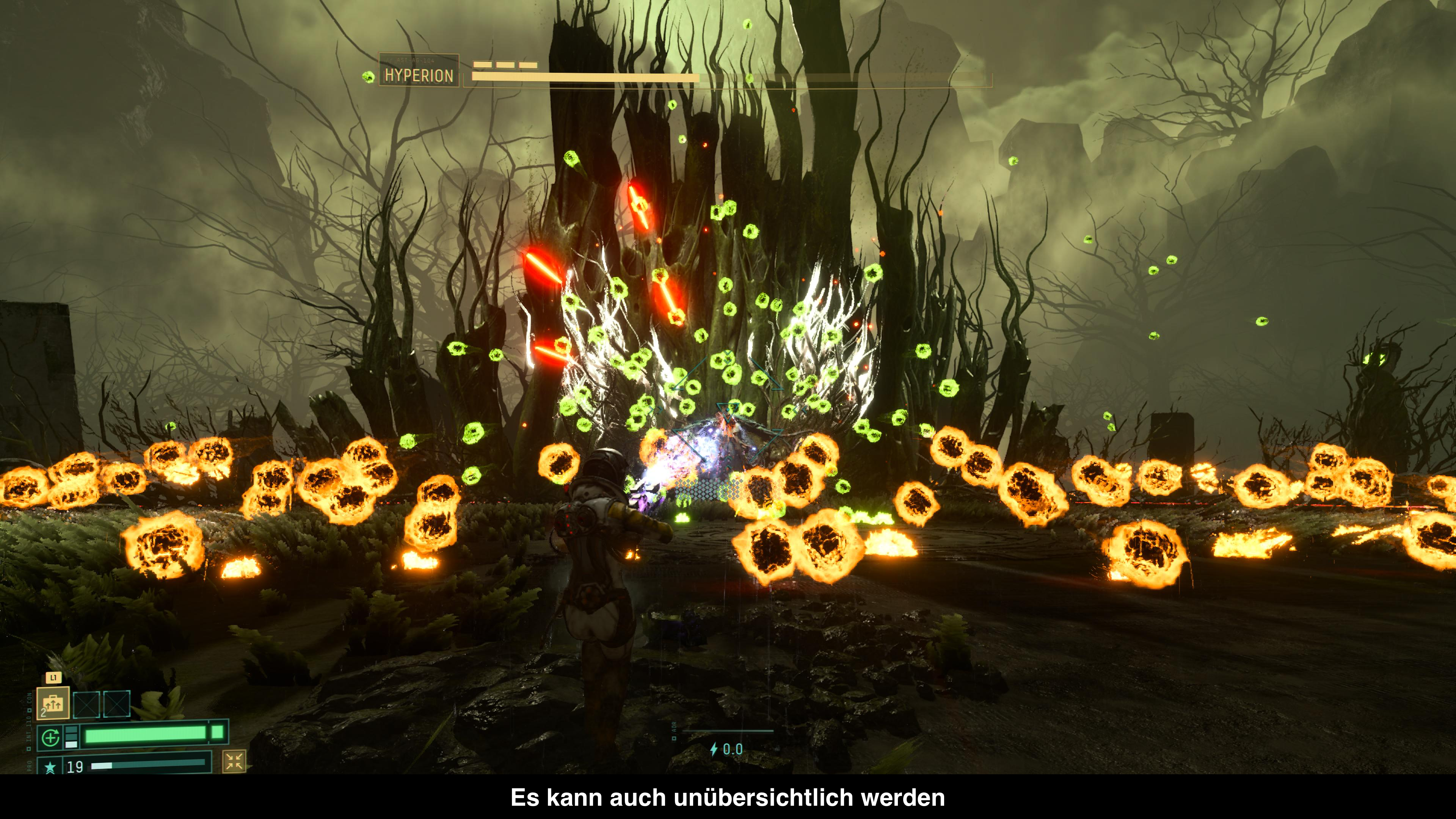Click the green repair integrity icon
This screenshot has height=819, width=1456.
point(50,737)
